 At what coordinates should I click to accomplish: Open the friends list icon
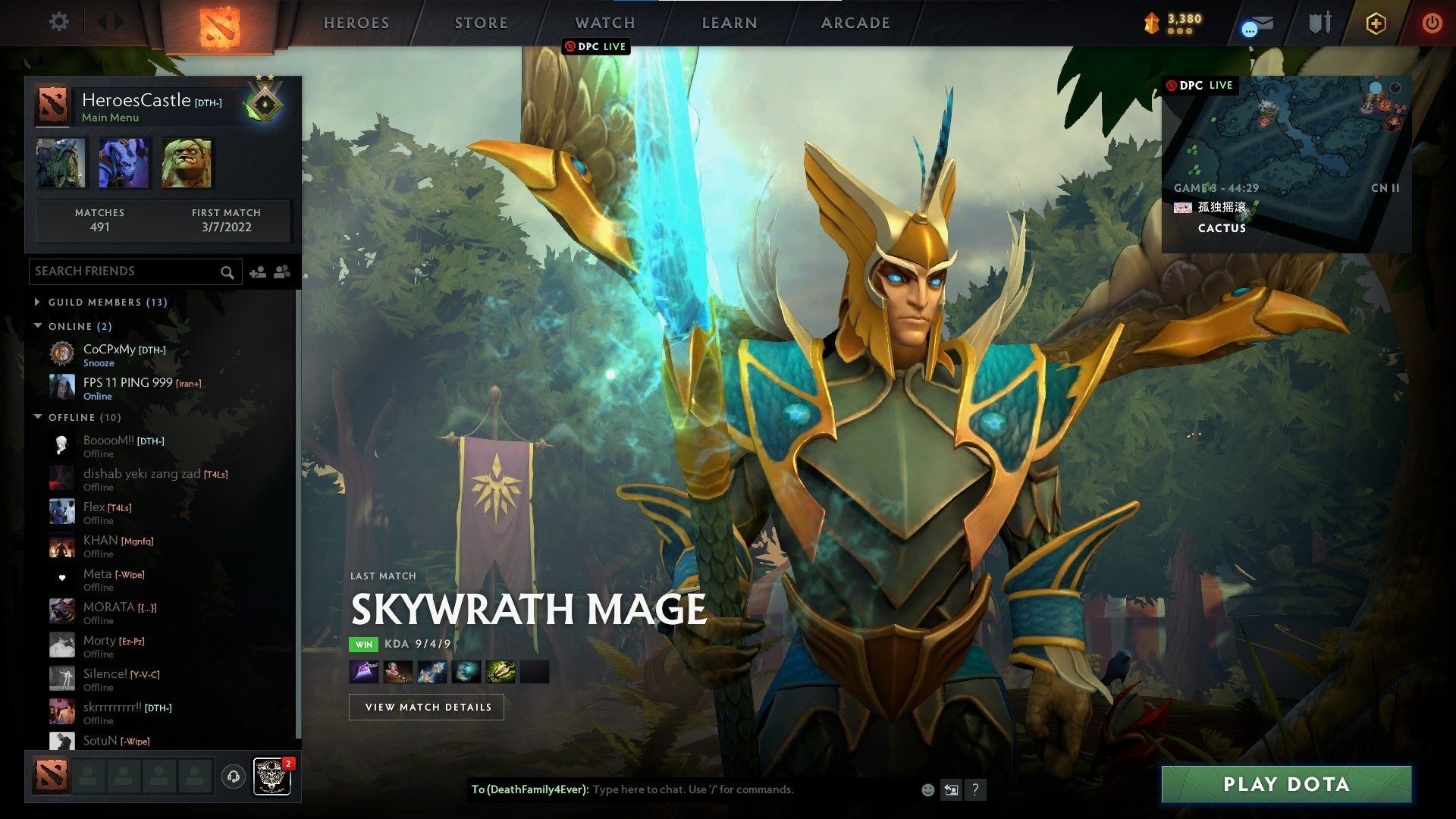tap(280, 271)
